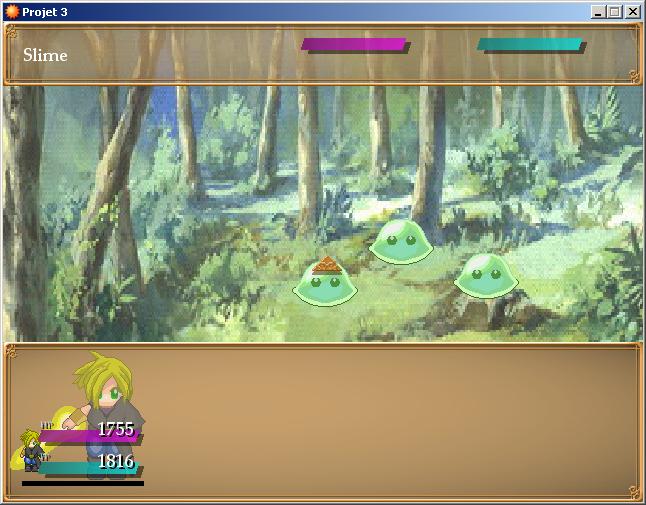Select the slime marked by the target cursor
Image resolution: width=646 pixels, height=505 pixels.
[324, 284]
